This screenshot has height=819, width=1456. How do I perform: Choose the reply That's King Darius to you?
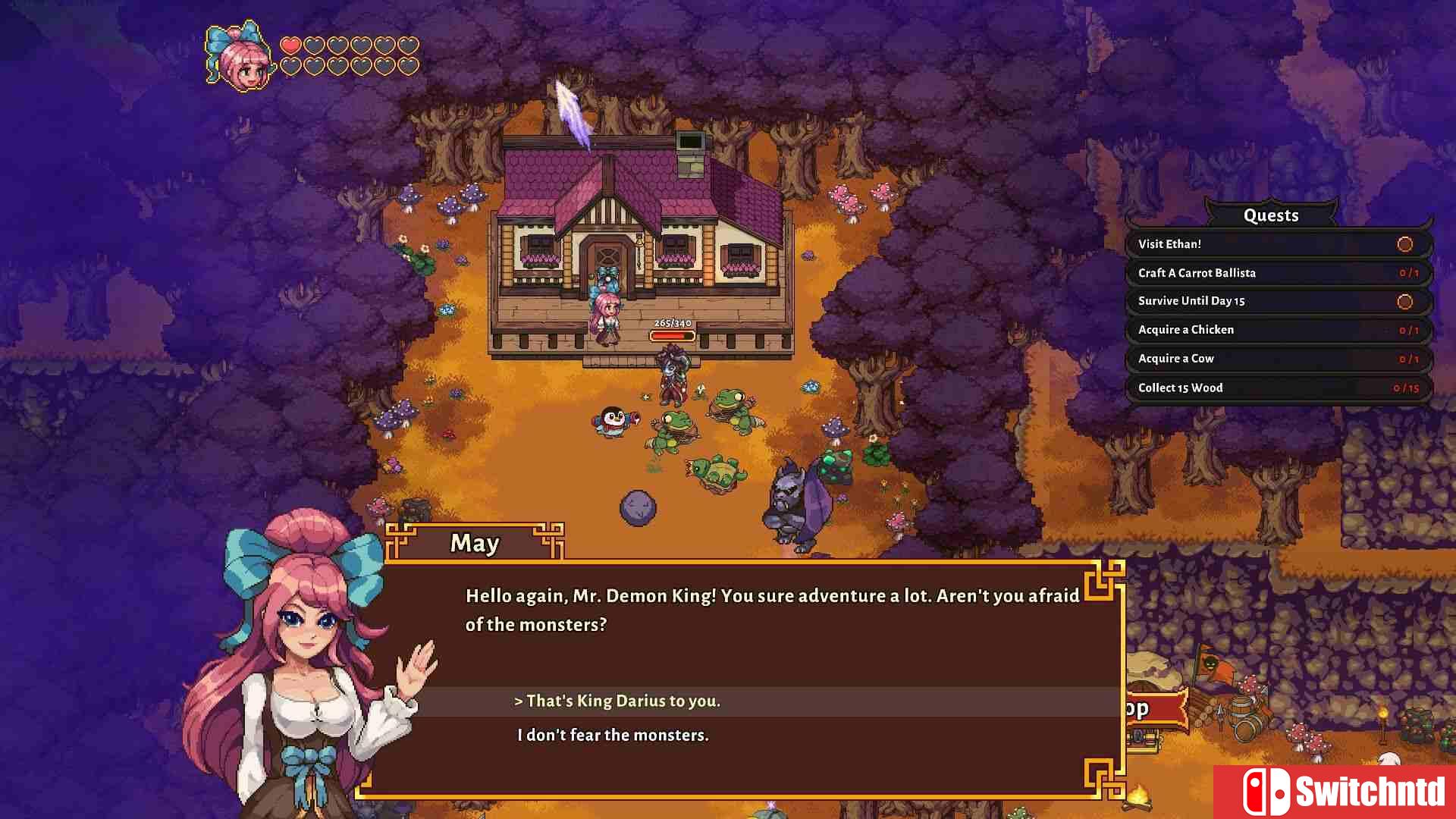(x=618, y=701)
